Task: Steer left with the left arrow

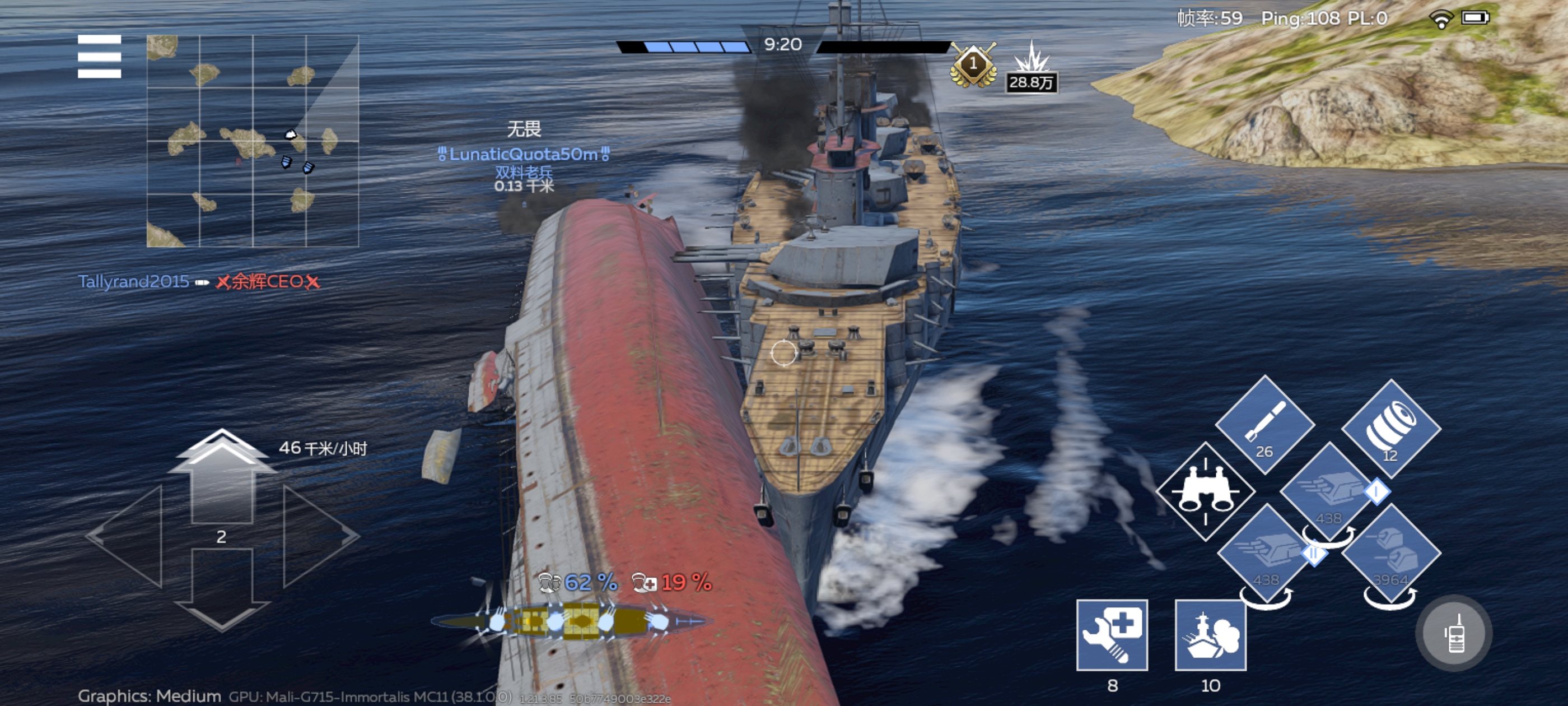Action: (x=129, y=536)
